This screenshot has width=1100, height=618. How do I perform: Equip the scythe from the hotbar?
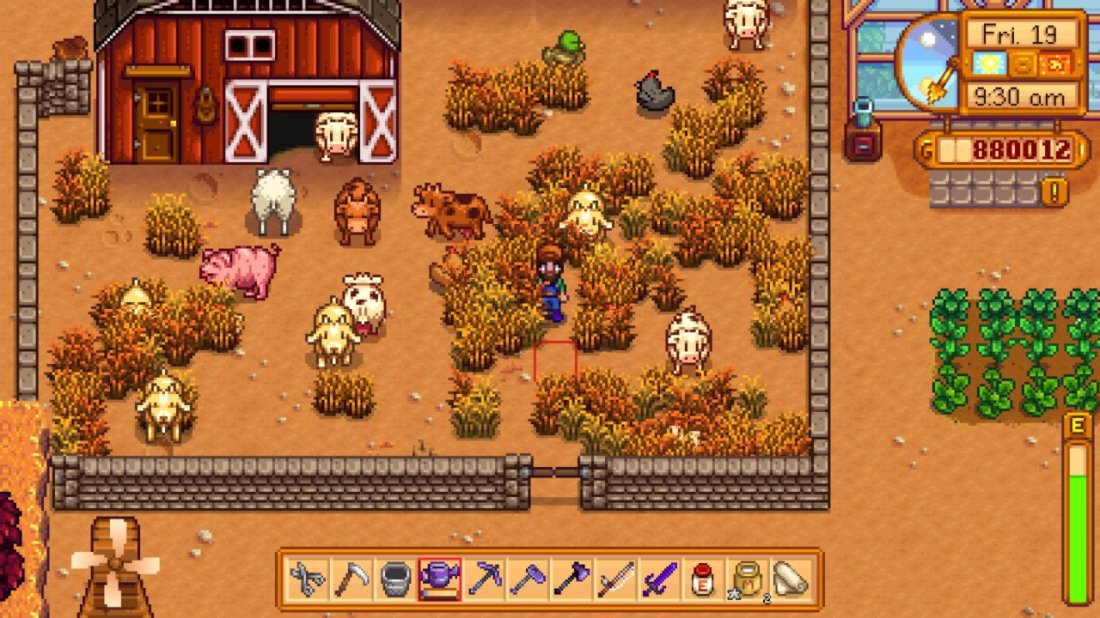tap(351, 579)
